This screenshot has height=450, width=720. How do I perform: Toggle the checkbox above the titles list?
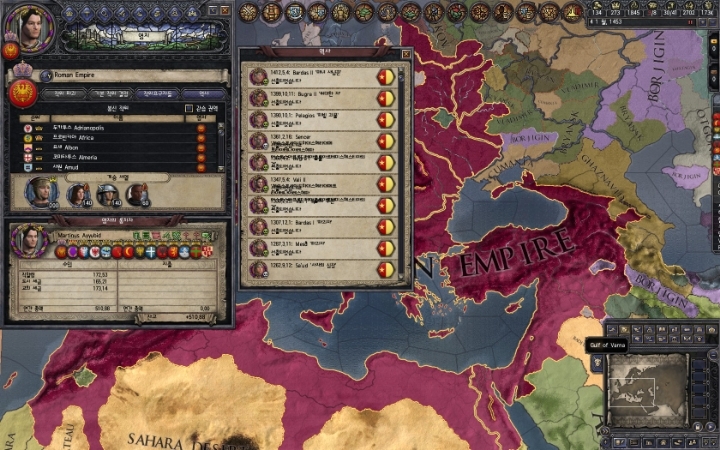[x=188, y=108]
